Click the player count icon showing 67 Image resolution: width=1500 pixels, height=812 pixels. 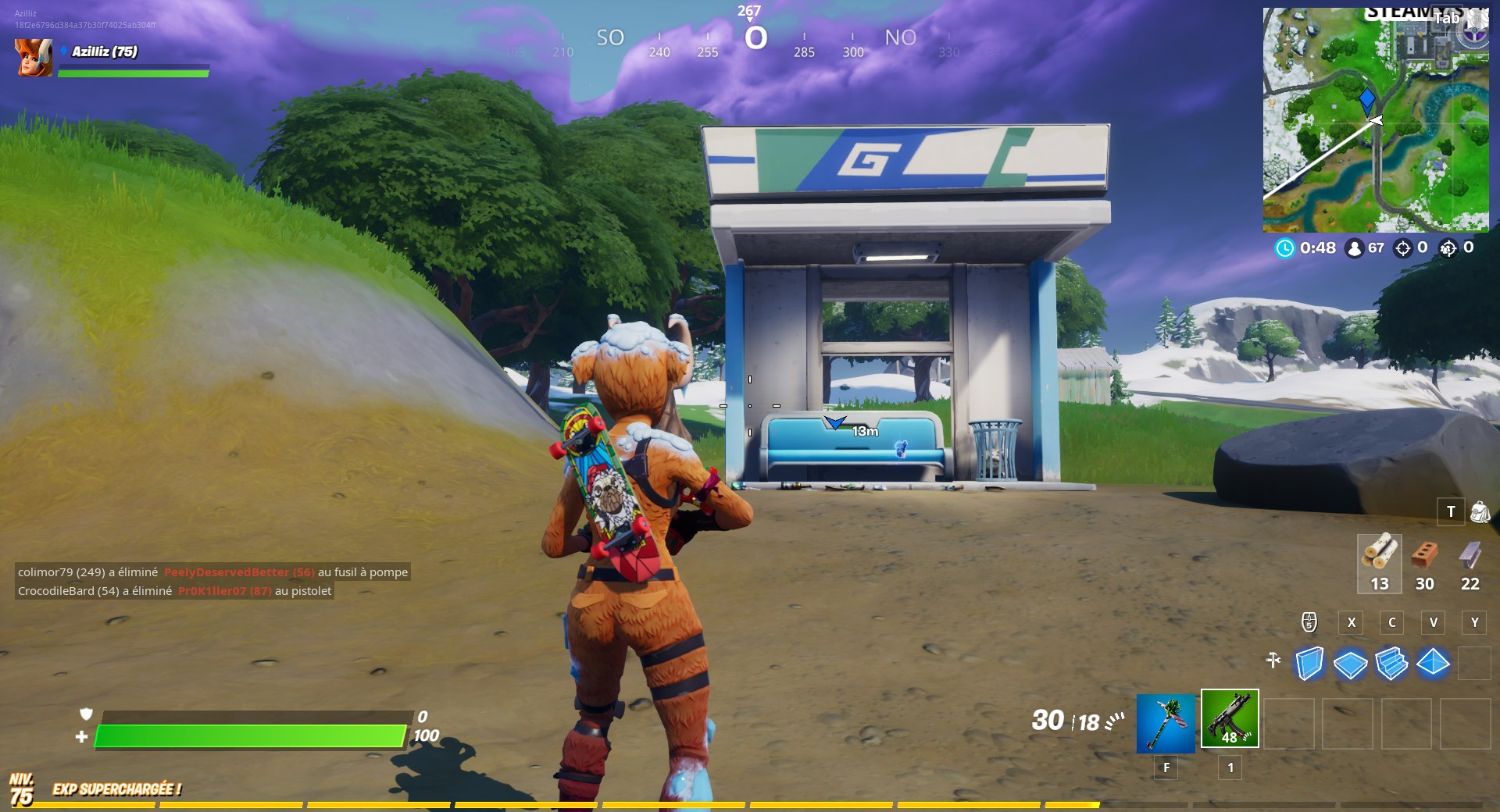(1353, 248)
